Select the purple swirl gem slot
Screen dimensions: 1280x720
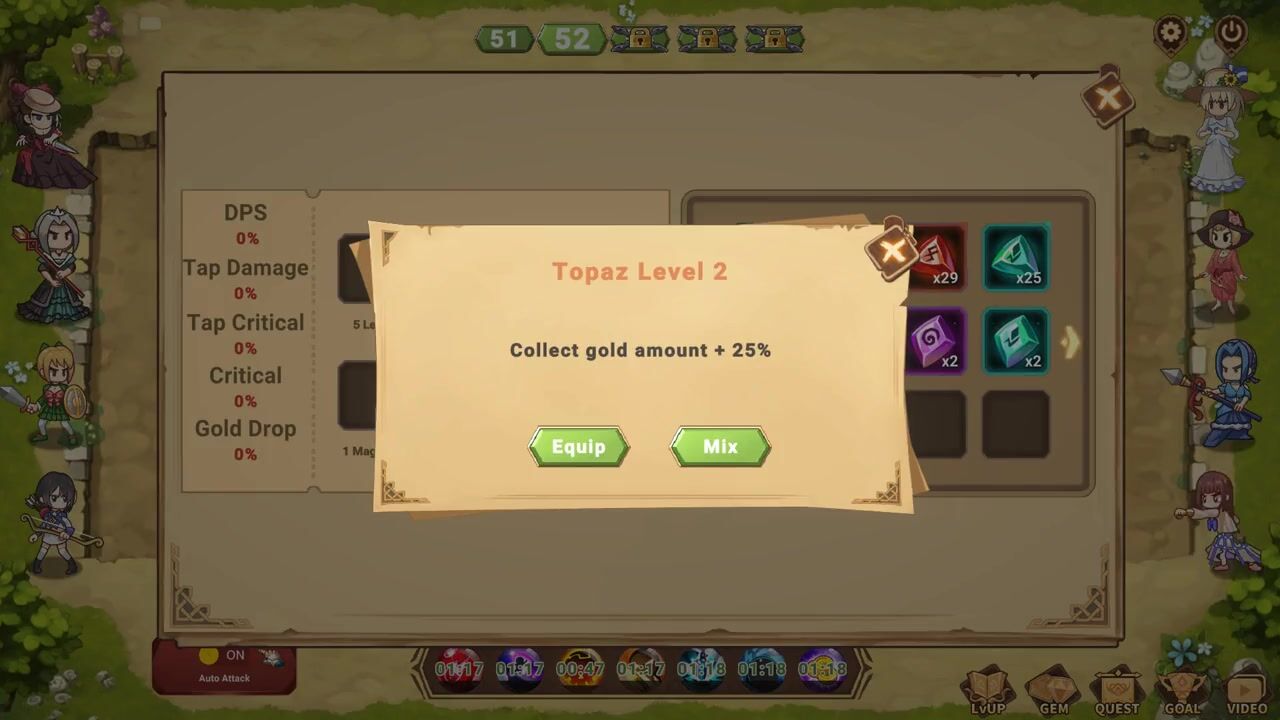pyautogui.click(x=937, y=341)
